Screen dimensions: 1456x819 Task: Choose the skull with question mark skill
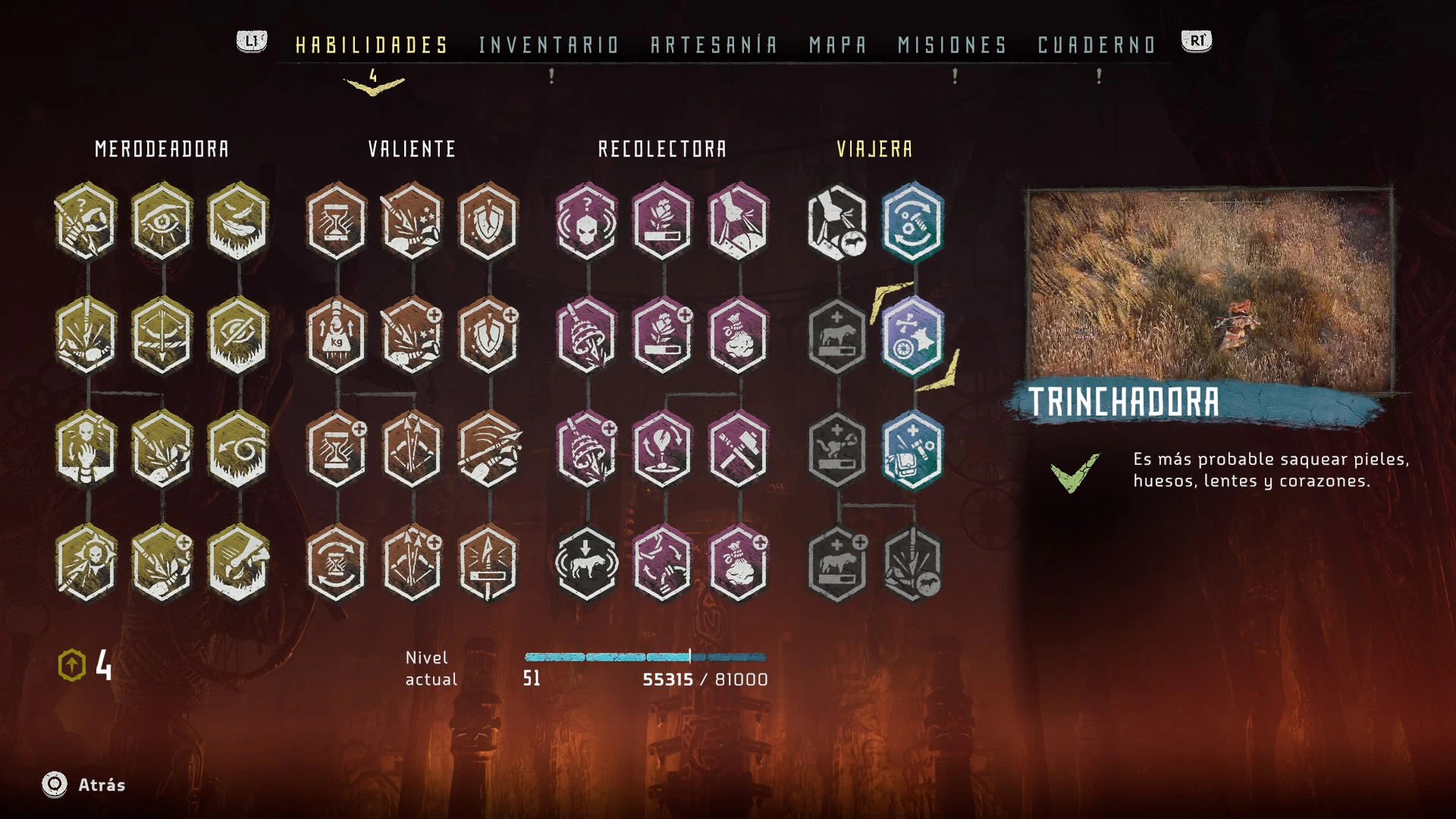(587, 221)
